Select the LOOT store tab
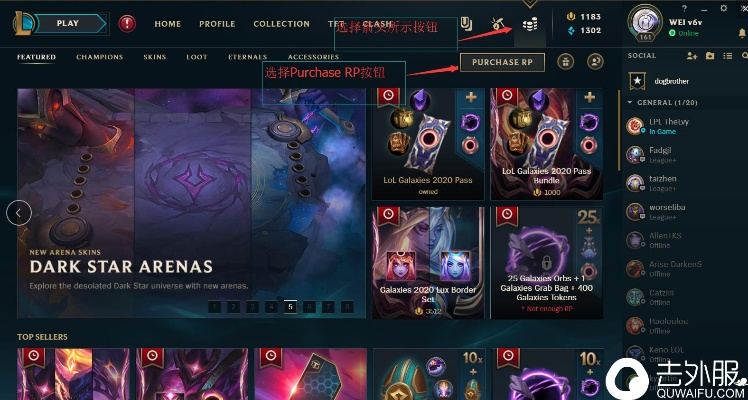 [197, 57]
